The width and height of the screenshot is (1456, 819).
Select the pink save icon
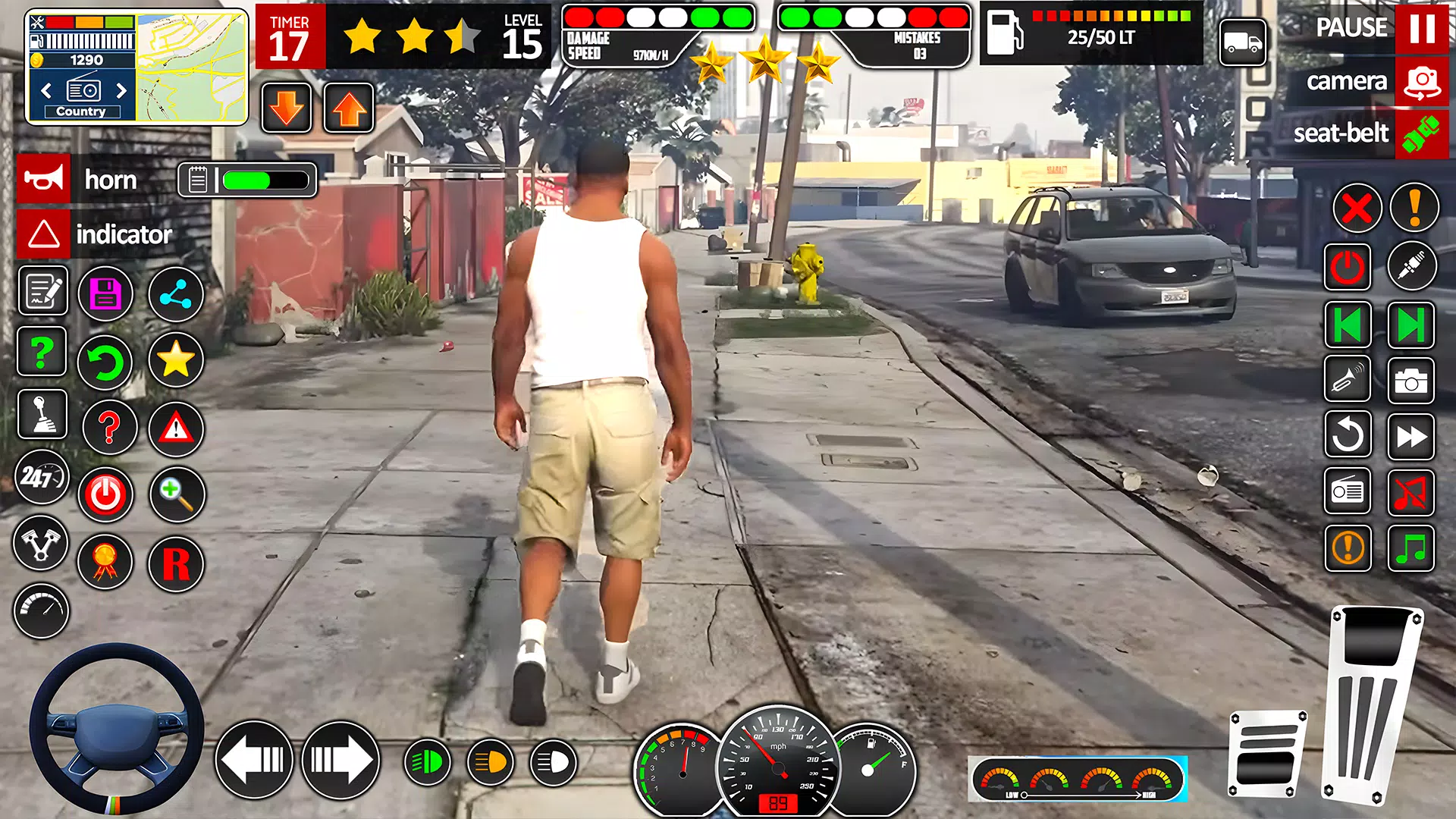tap(105, 293)
